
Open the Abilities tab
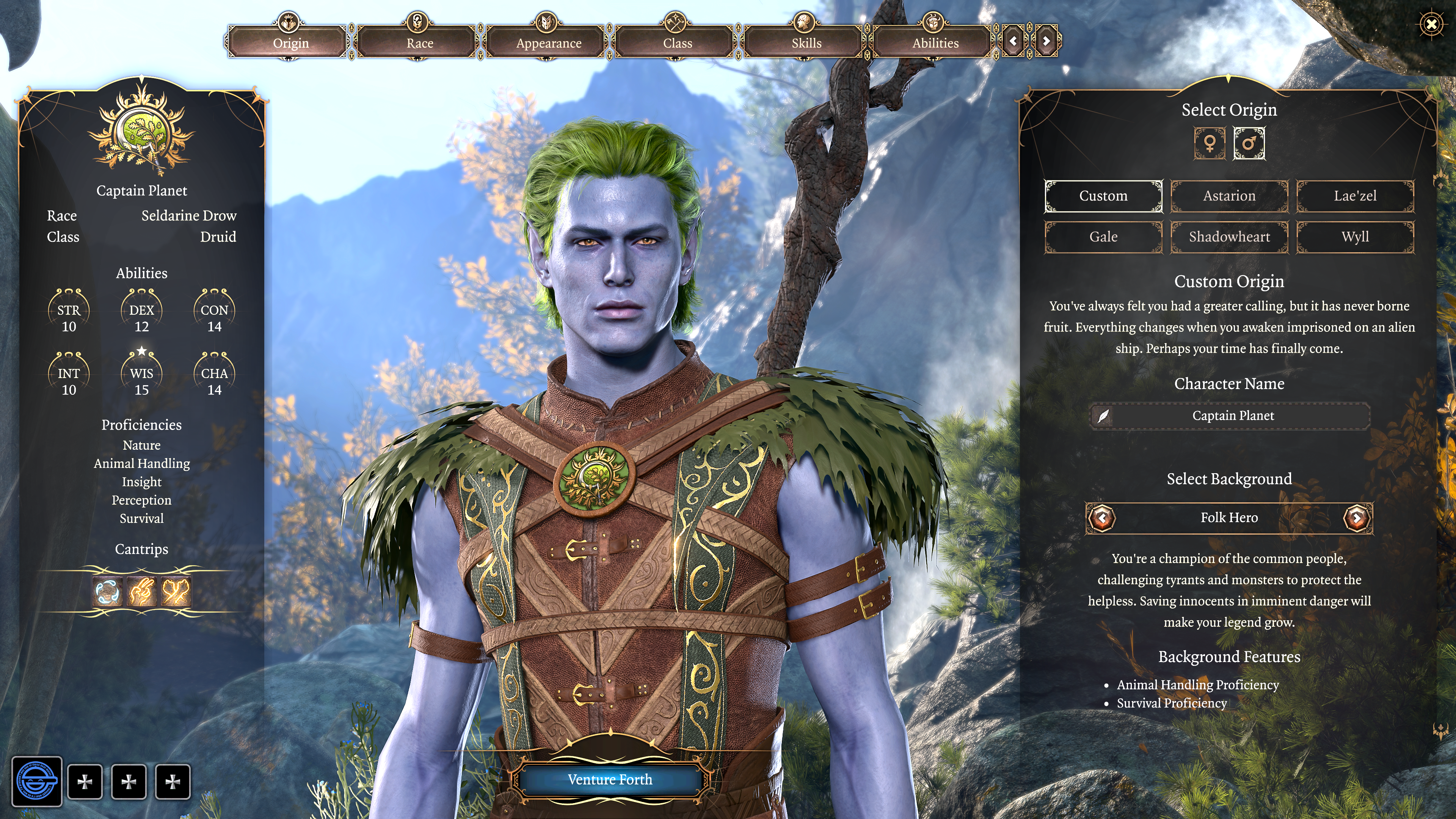point(935,43)
